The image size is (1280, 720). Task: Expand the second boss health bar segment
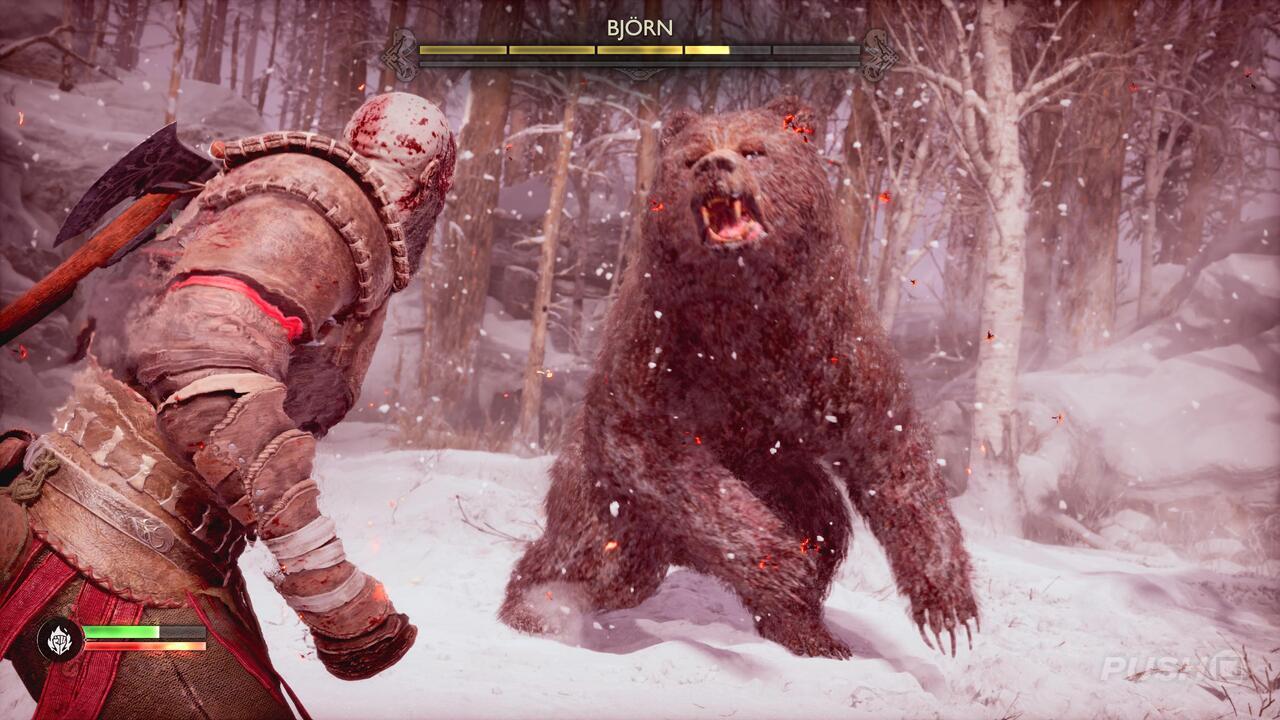tap(550, 48)
